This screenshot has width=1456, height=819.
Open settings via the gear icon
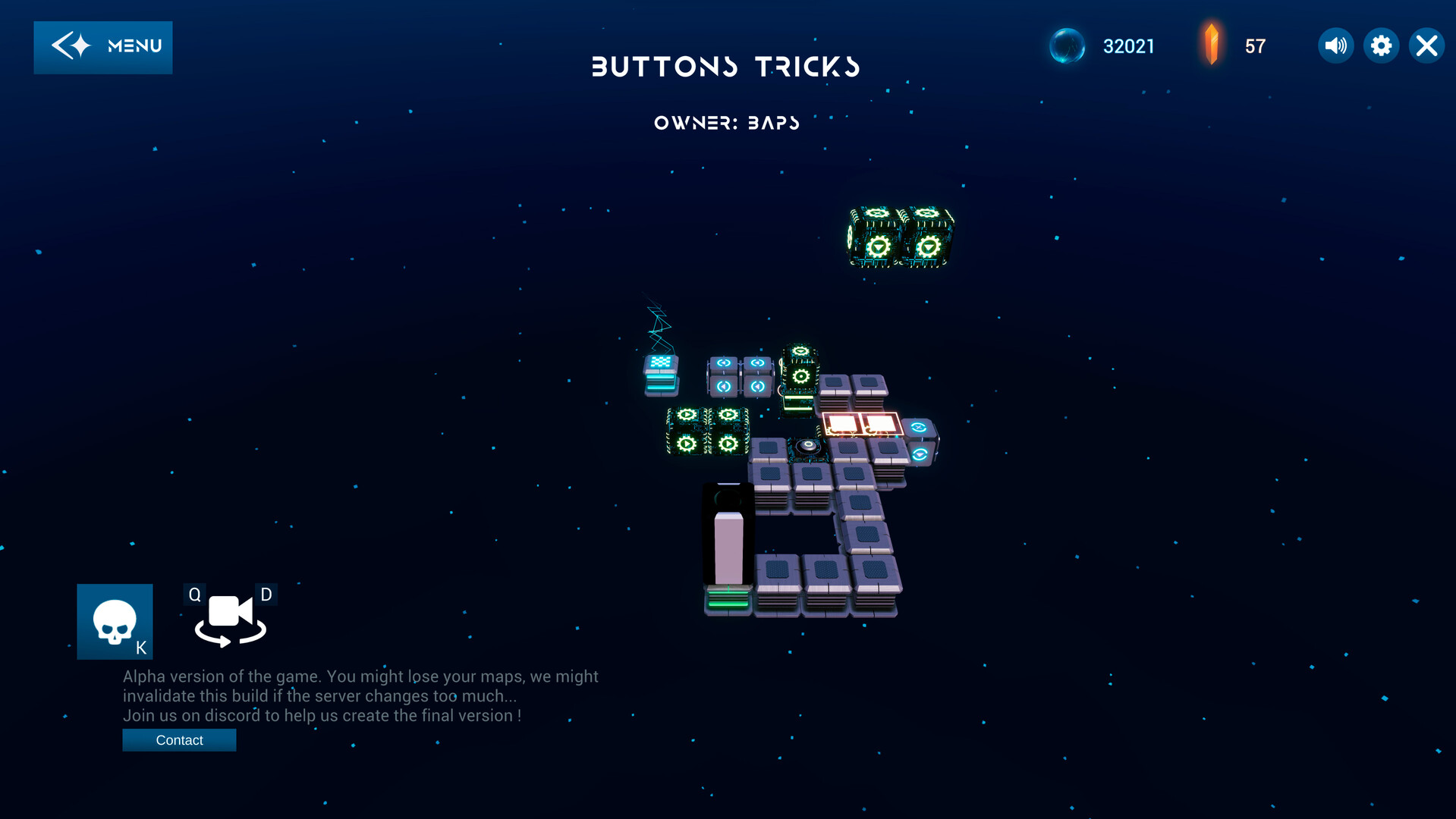pos(1381,45)
